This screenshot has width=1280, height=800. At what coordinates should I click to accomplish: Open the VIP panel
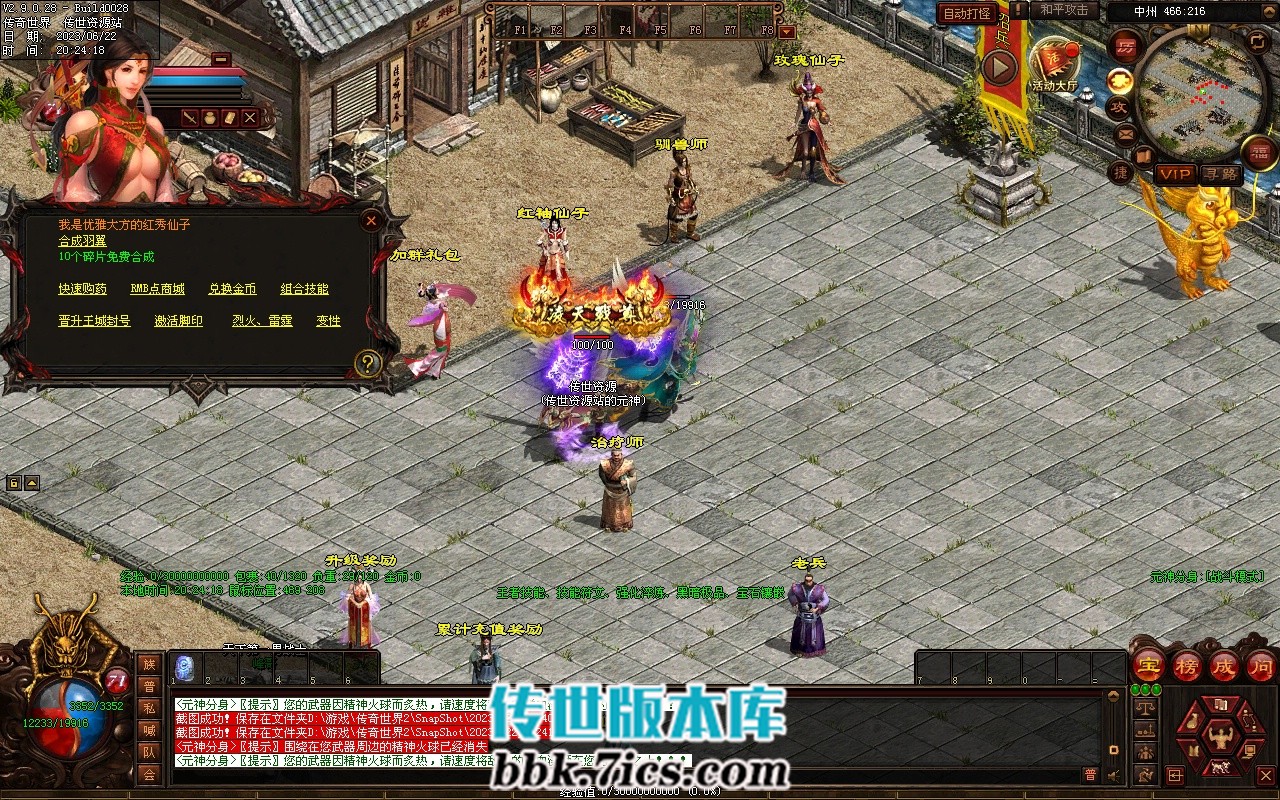tap(1175, 174)
